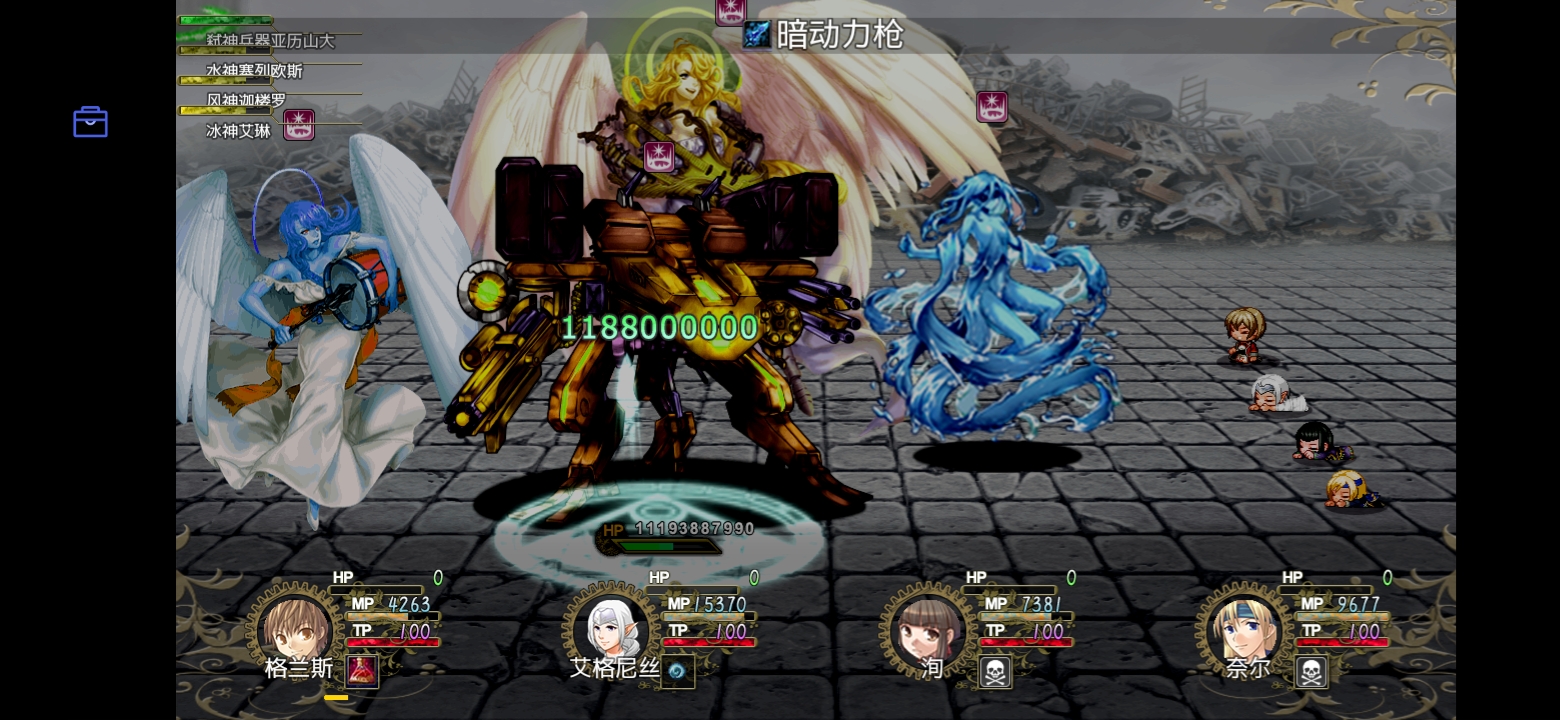
Task: Open the blue briefcase menu icon
Action: [x=89, y=121]
